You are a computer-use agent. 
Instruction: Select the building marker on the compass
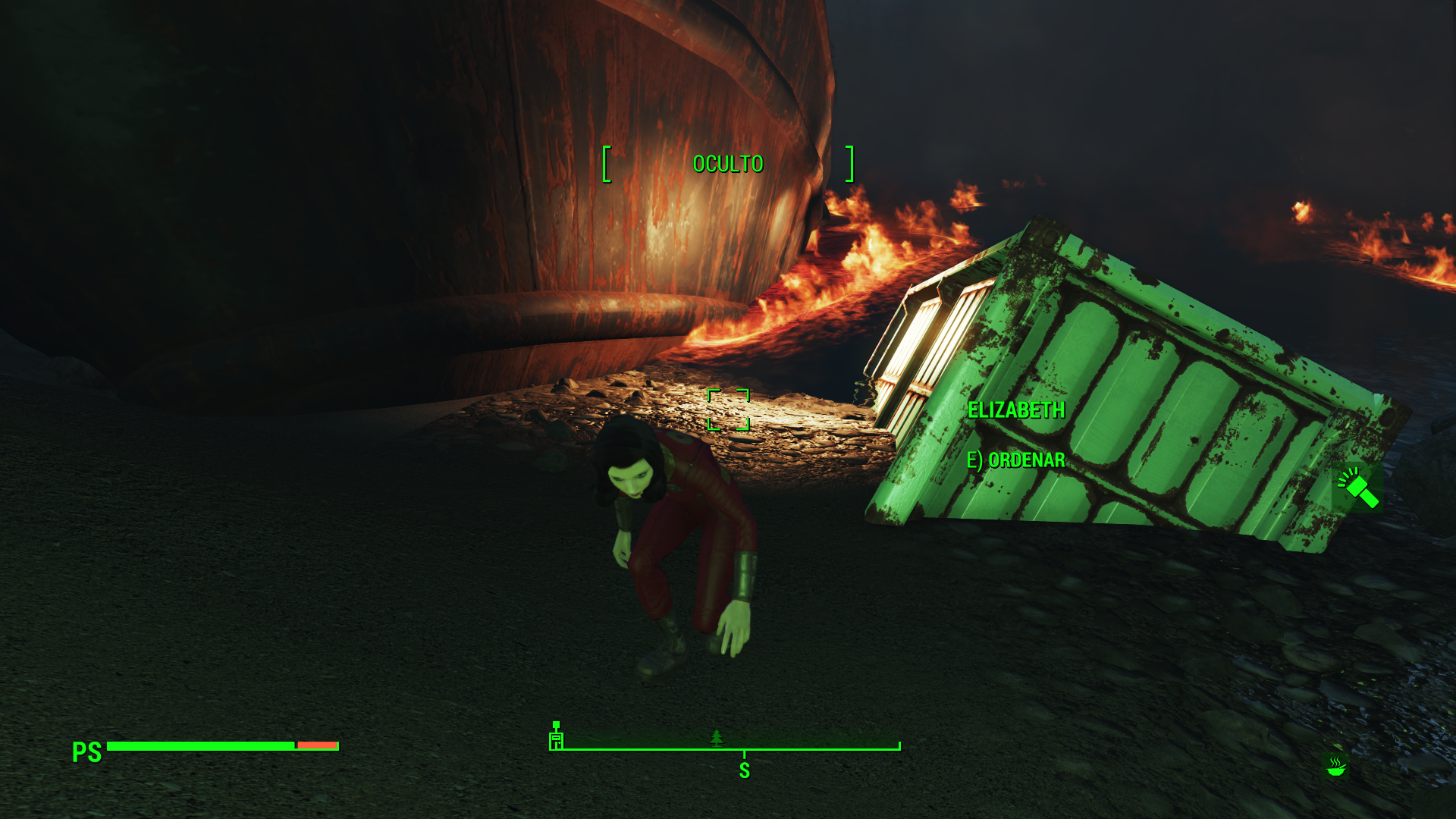pyautogui.click(x=557, y=737)
